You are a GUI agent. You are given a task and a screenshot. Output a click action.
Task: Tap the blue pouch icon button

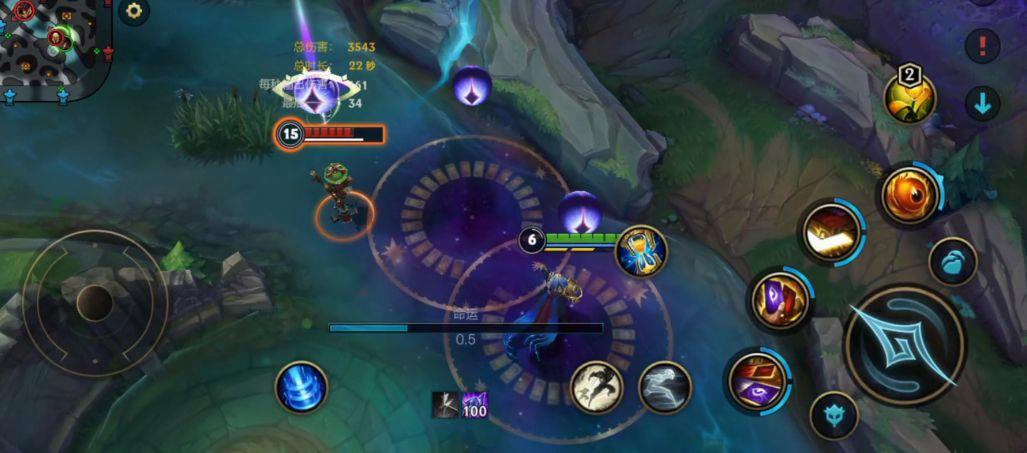tap(952, 262)
